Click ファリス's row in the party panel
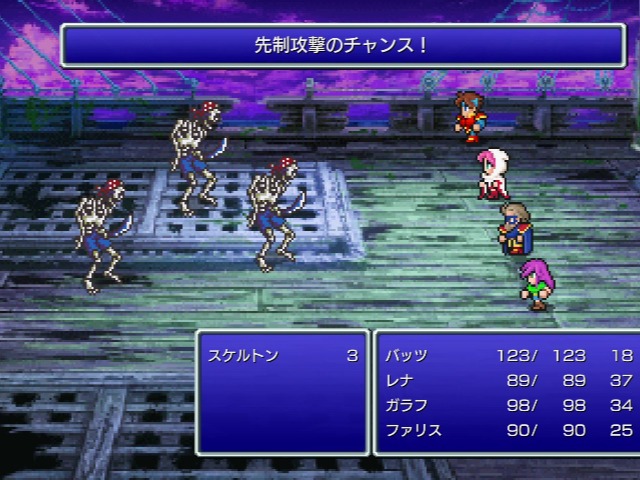 click(x=415, y=429)
